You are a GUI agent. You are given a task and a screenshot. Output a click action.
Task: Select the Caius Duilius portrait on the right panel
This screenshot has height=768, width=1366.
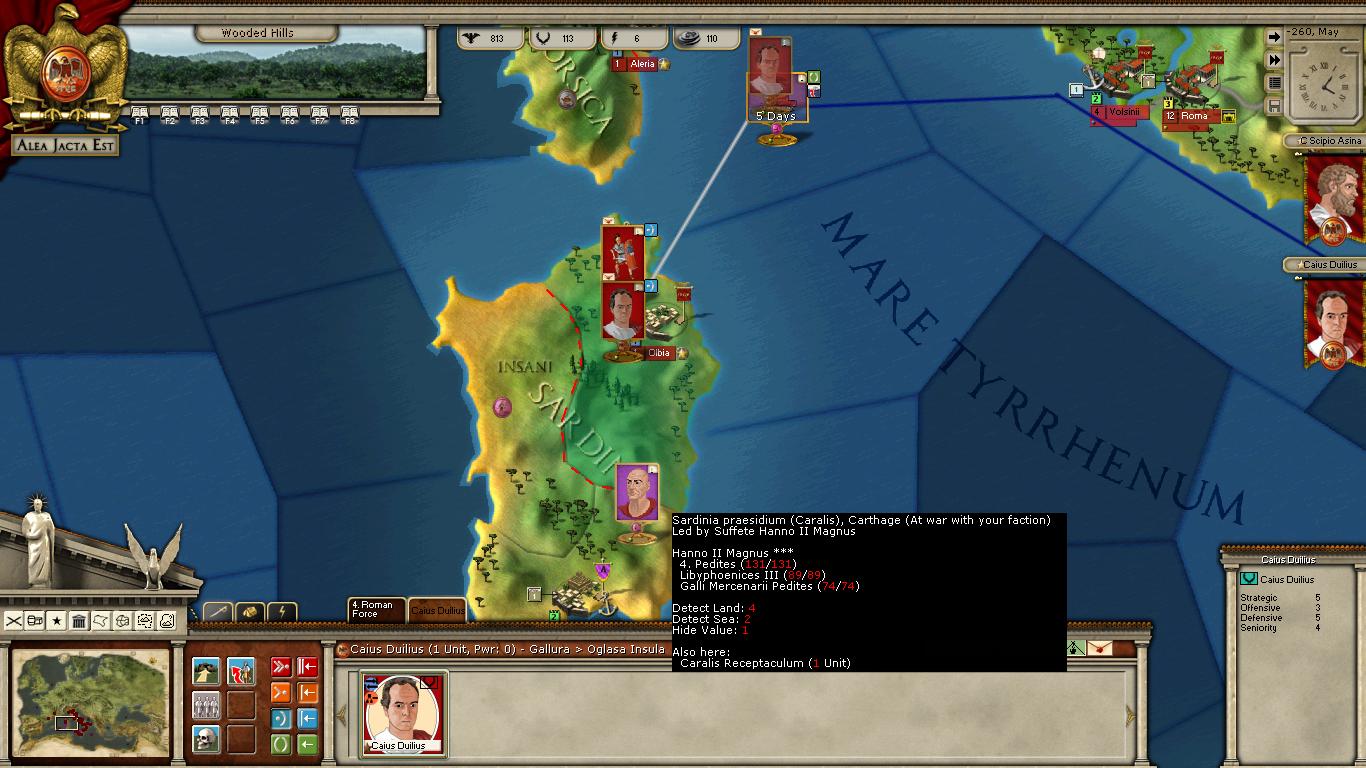pos(1334,322)
